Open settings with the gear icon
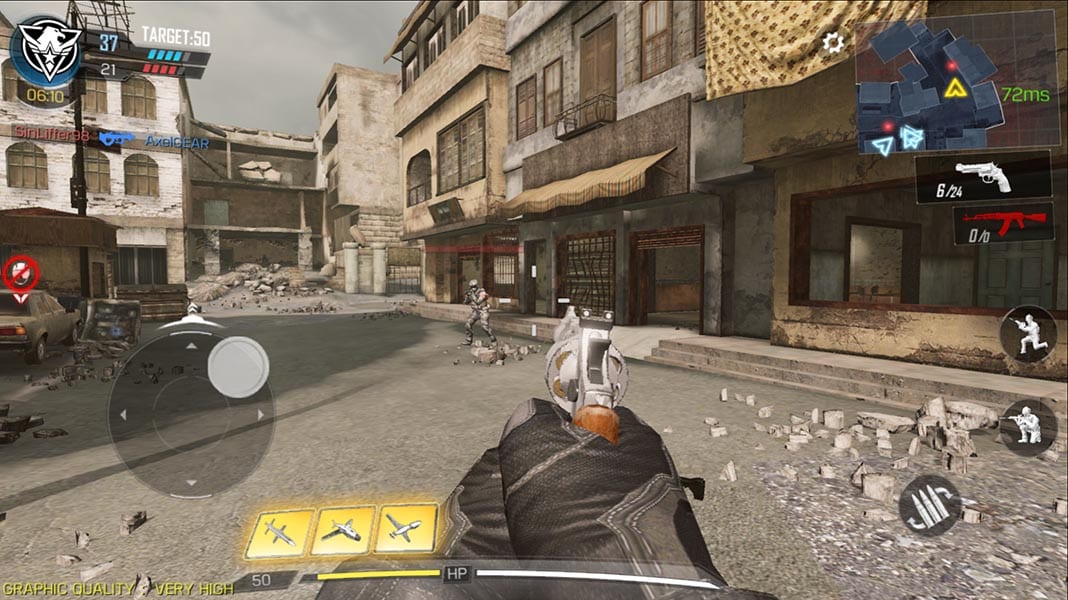This screenshot has width=1068, height=600. click(833, 42)
